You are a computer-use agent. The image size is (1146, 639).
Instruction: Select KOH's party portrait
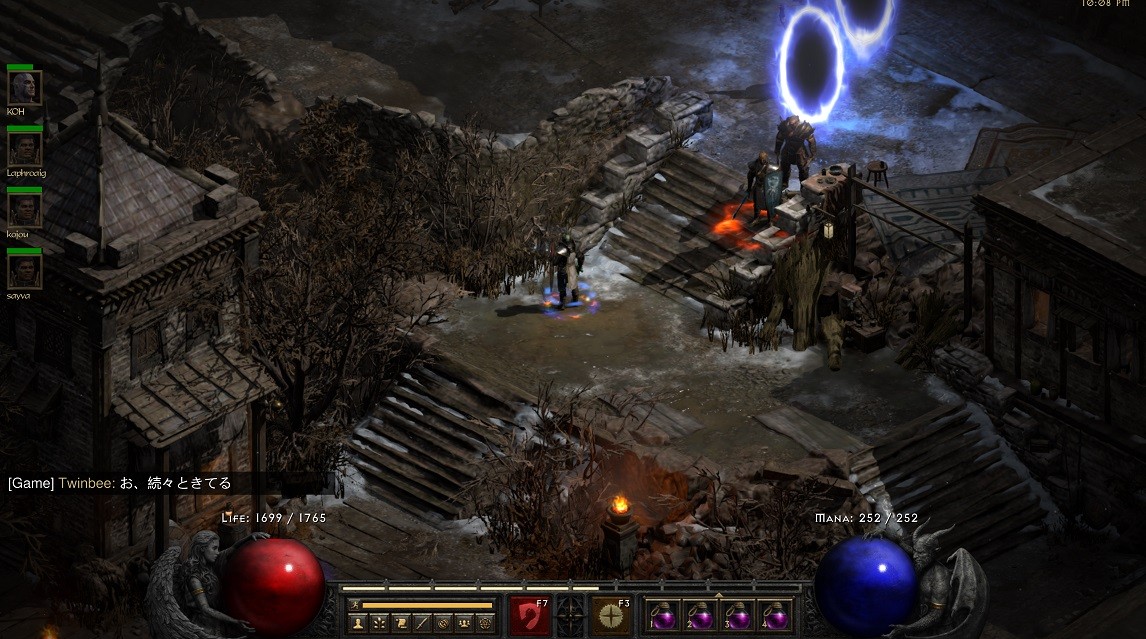(x=24, y=87)
